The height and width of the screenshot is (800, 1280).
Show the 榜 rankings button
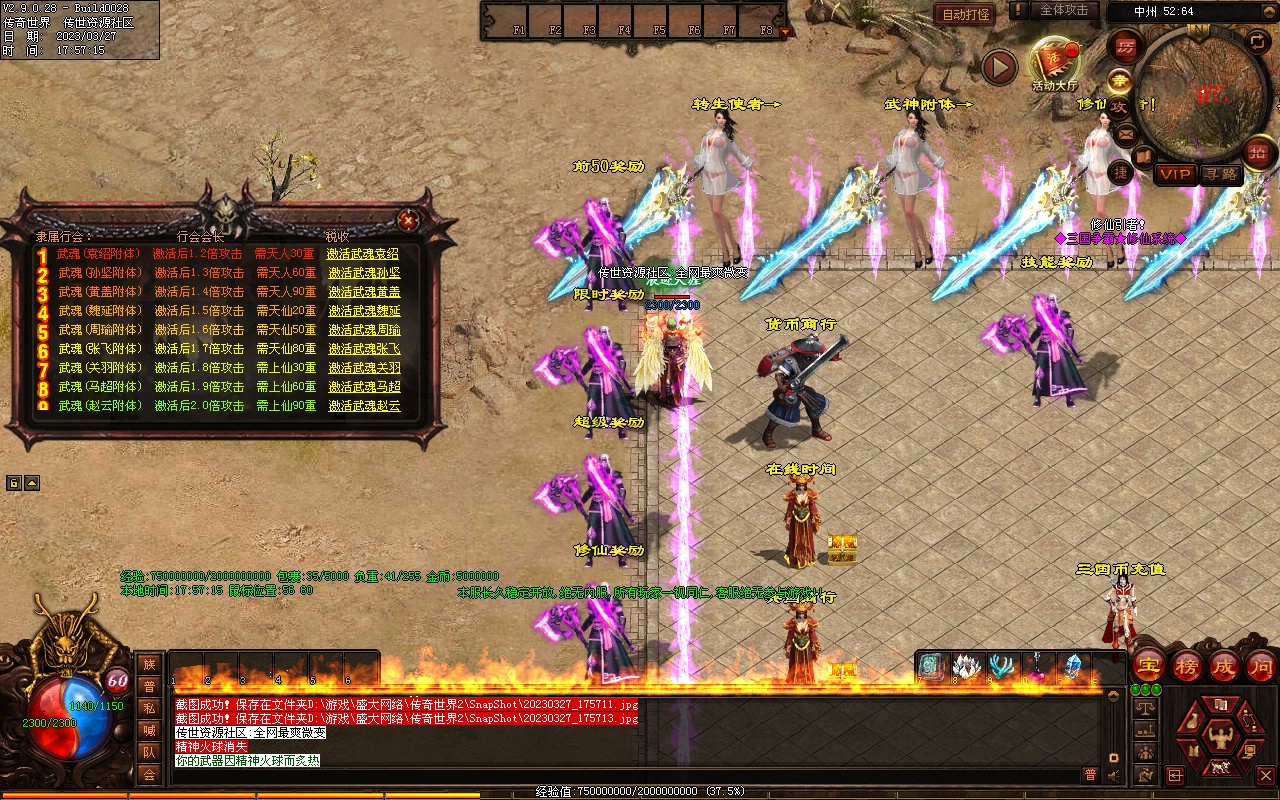coord(1187,665)
